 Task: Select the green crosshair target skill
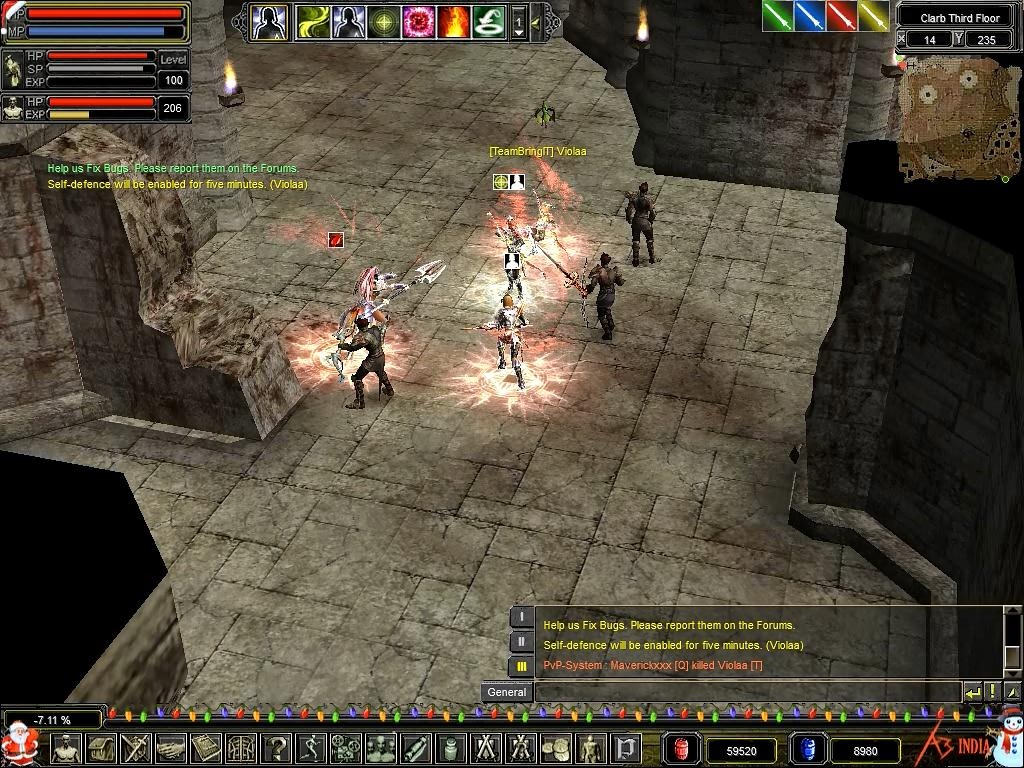[x=382, y=21]
